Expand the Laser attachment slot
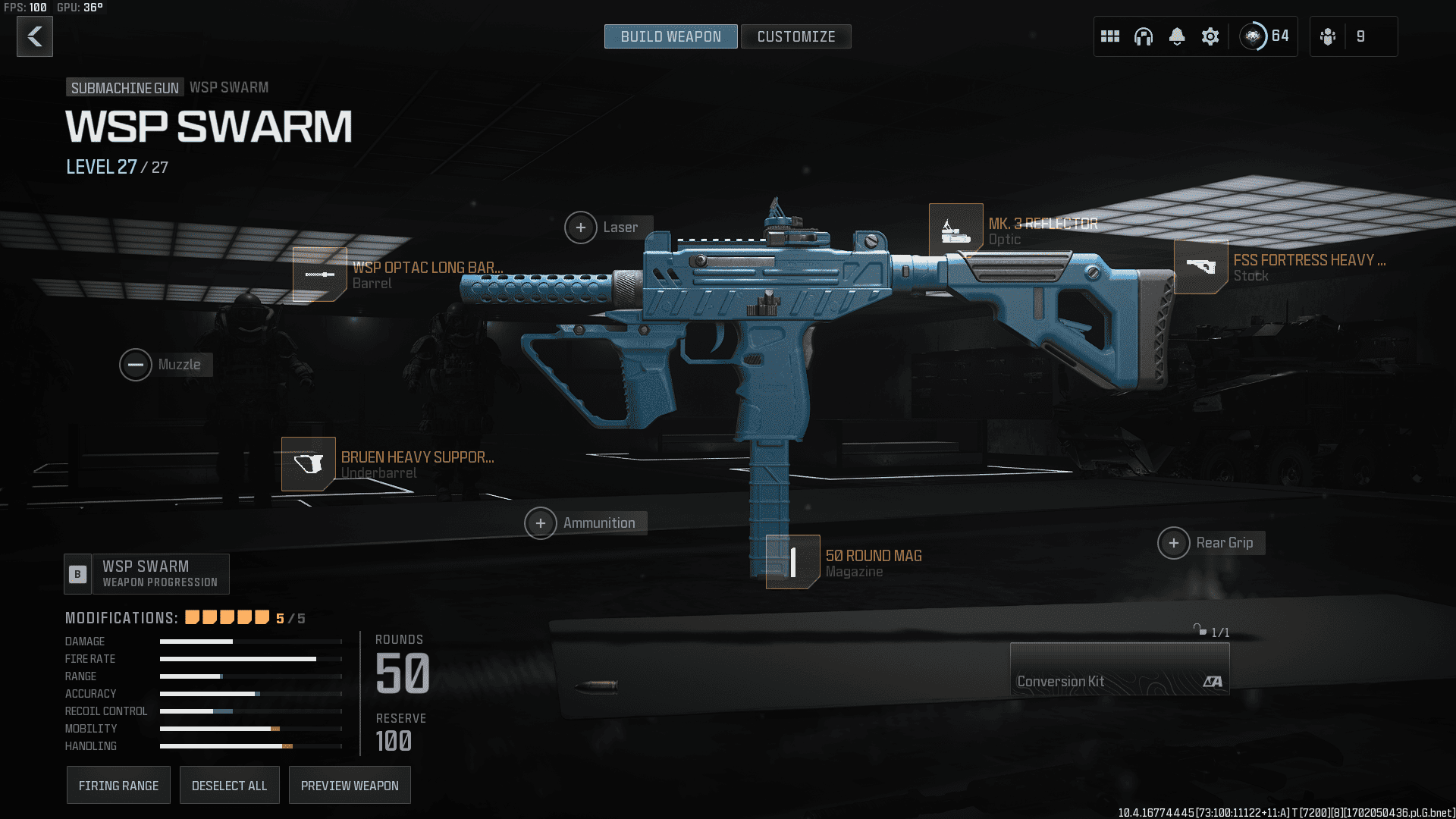The width and height of the screenshot is (1456, 819). (x=581, y=227)
